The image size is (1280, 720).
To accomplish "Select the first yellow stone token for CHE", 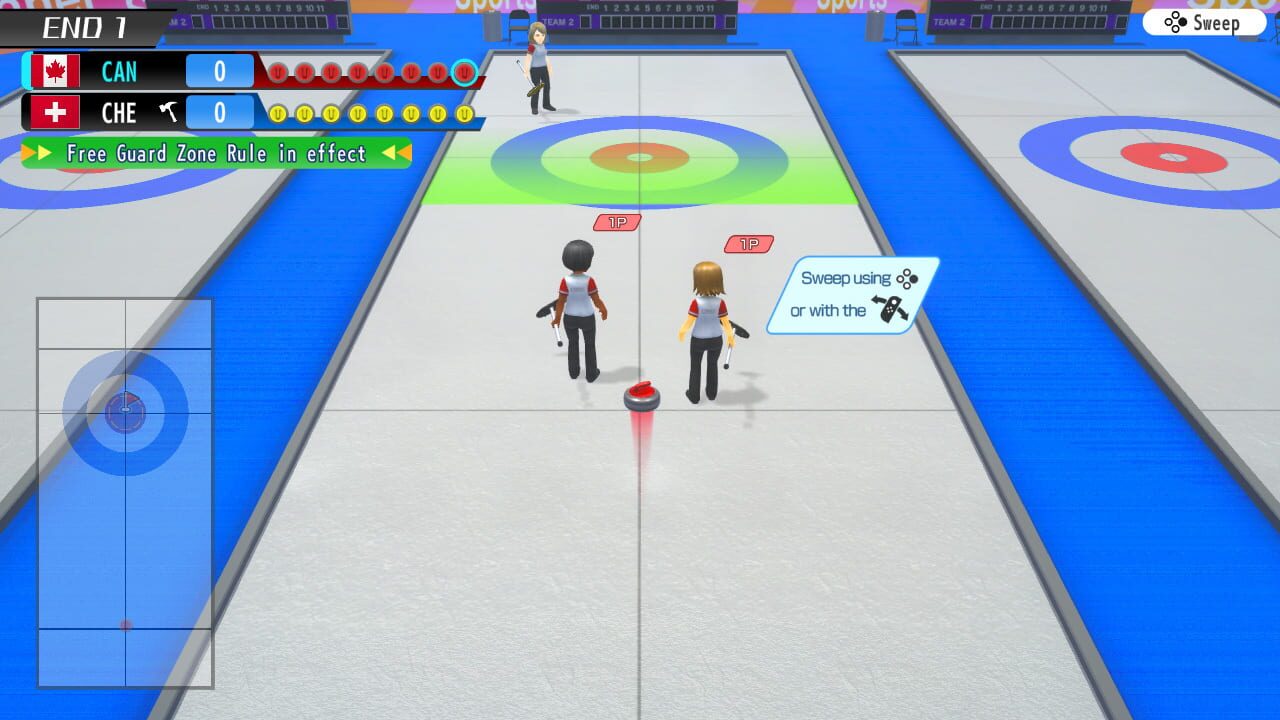I will (276, 112).
